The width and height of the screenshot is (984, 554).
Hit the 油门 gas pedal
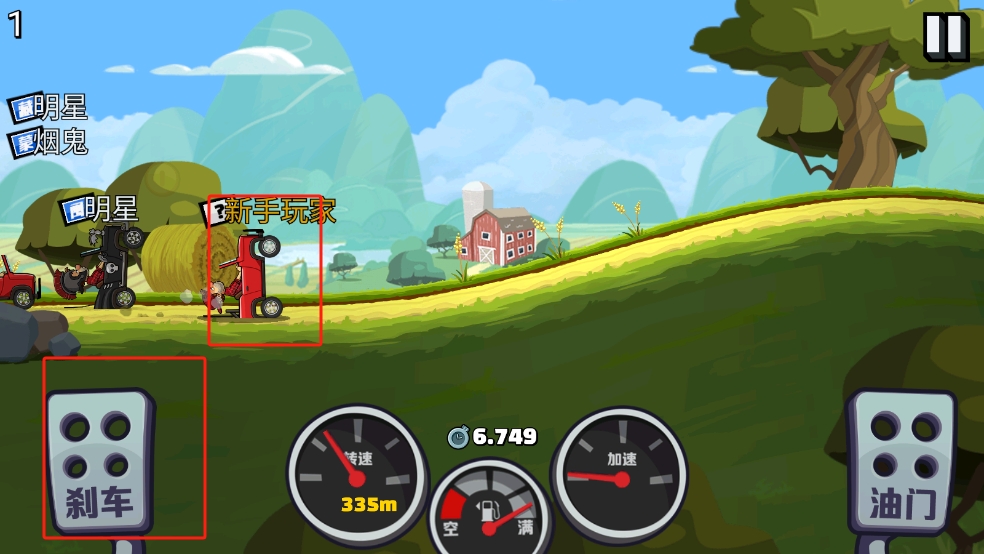coord(901,462)
